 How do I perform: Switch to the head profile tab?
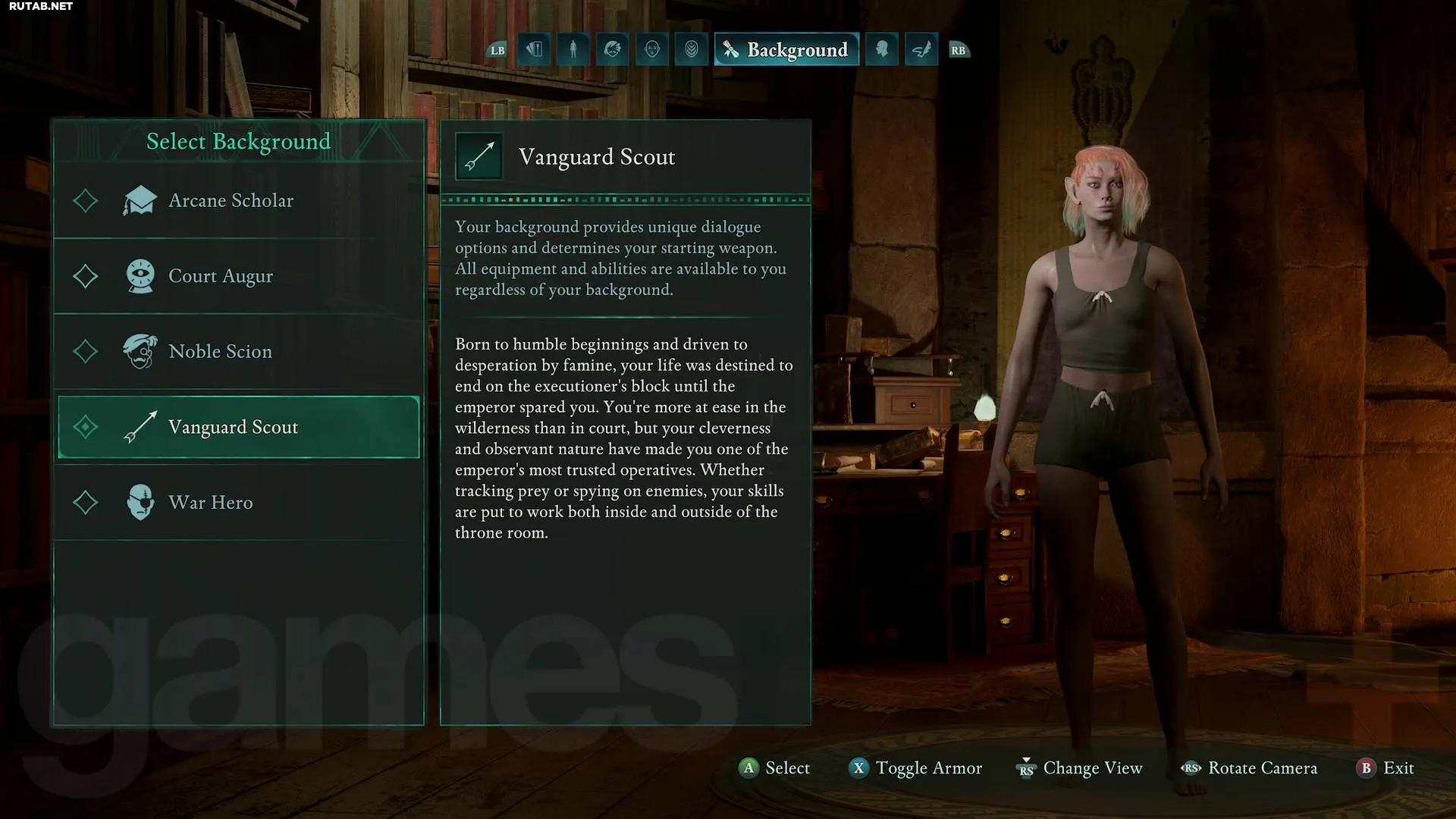[x=882, y=50]
